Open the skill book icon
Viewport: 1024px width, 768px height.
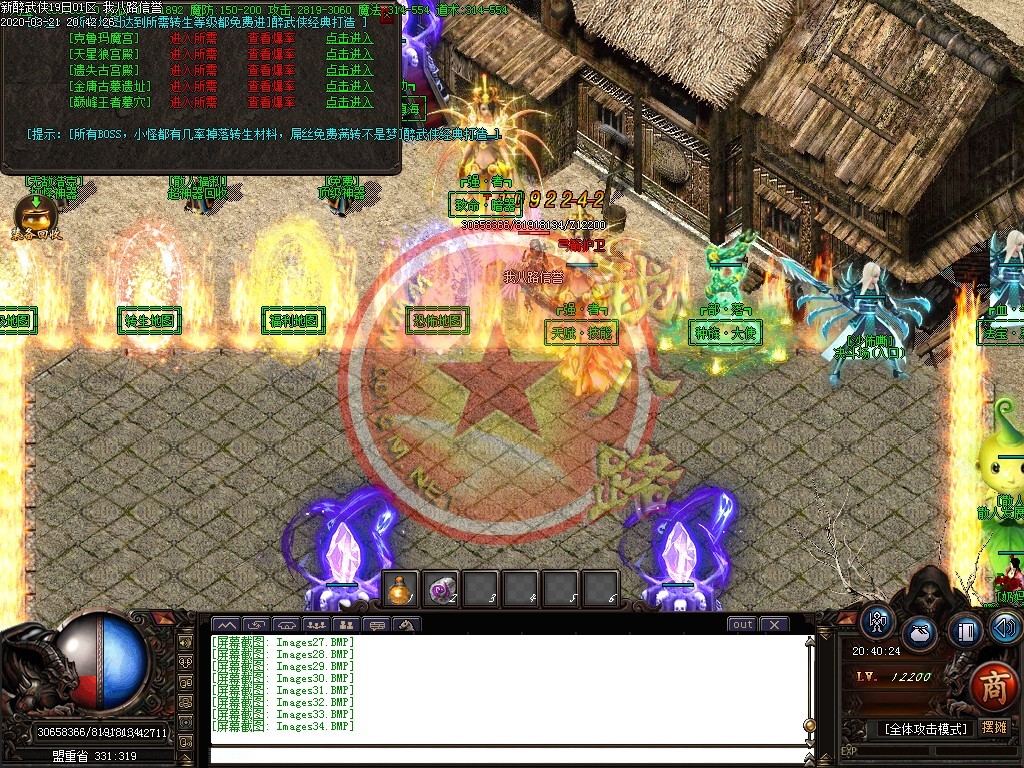(965, 631)
